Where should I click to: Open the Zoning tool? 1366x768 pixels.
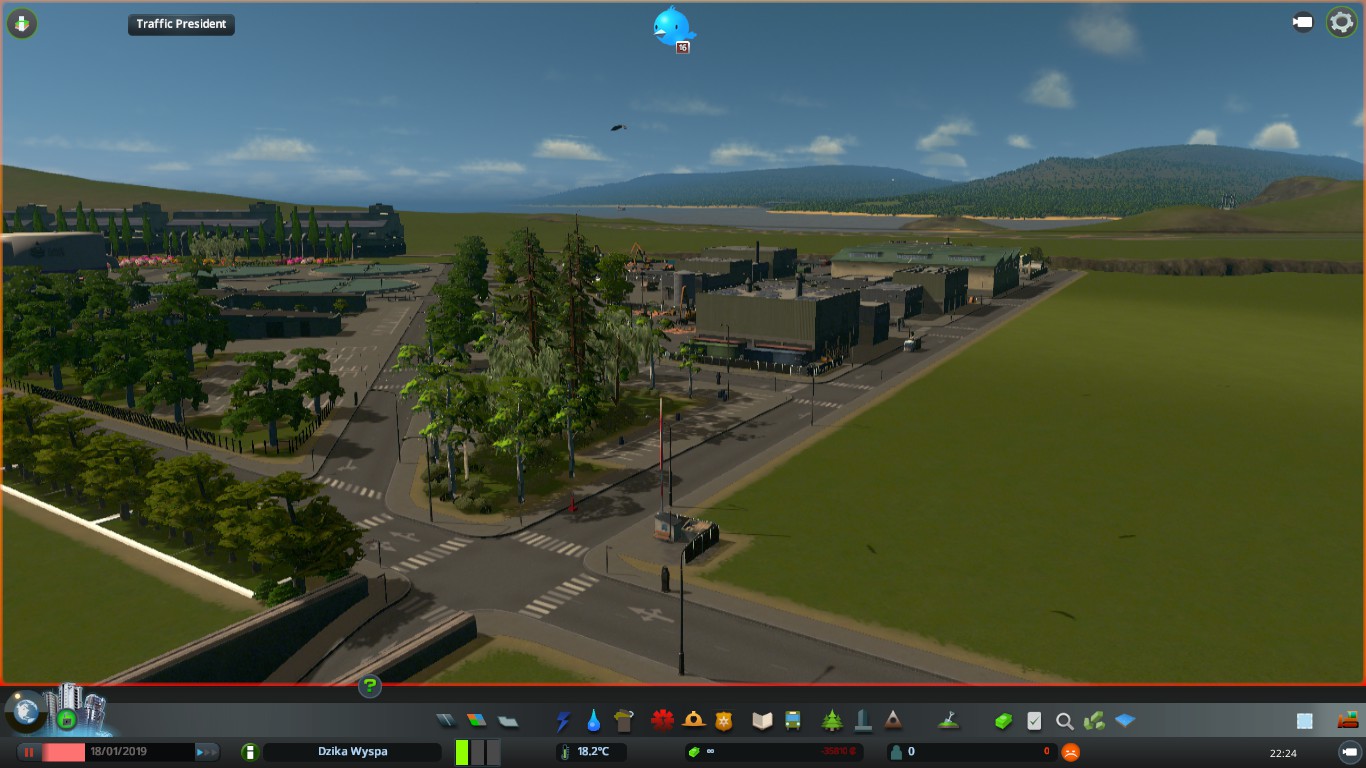click(x=477, y=720)
